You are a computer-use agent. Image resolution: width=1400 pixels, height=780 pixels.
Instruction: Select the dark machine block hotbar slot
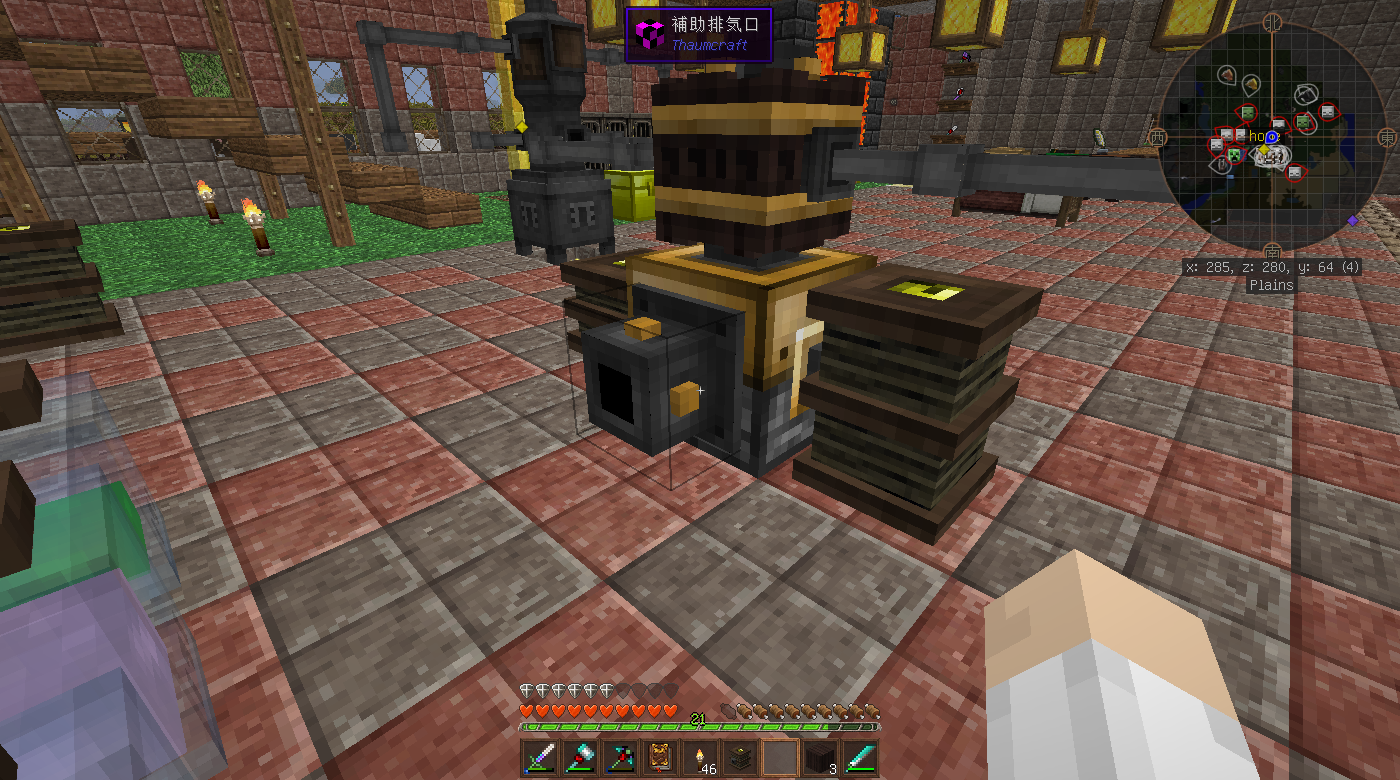pos(739,758)
